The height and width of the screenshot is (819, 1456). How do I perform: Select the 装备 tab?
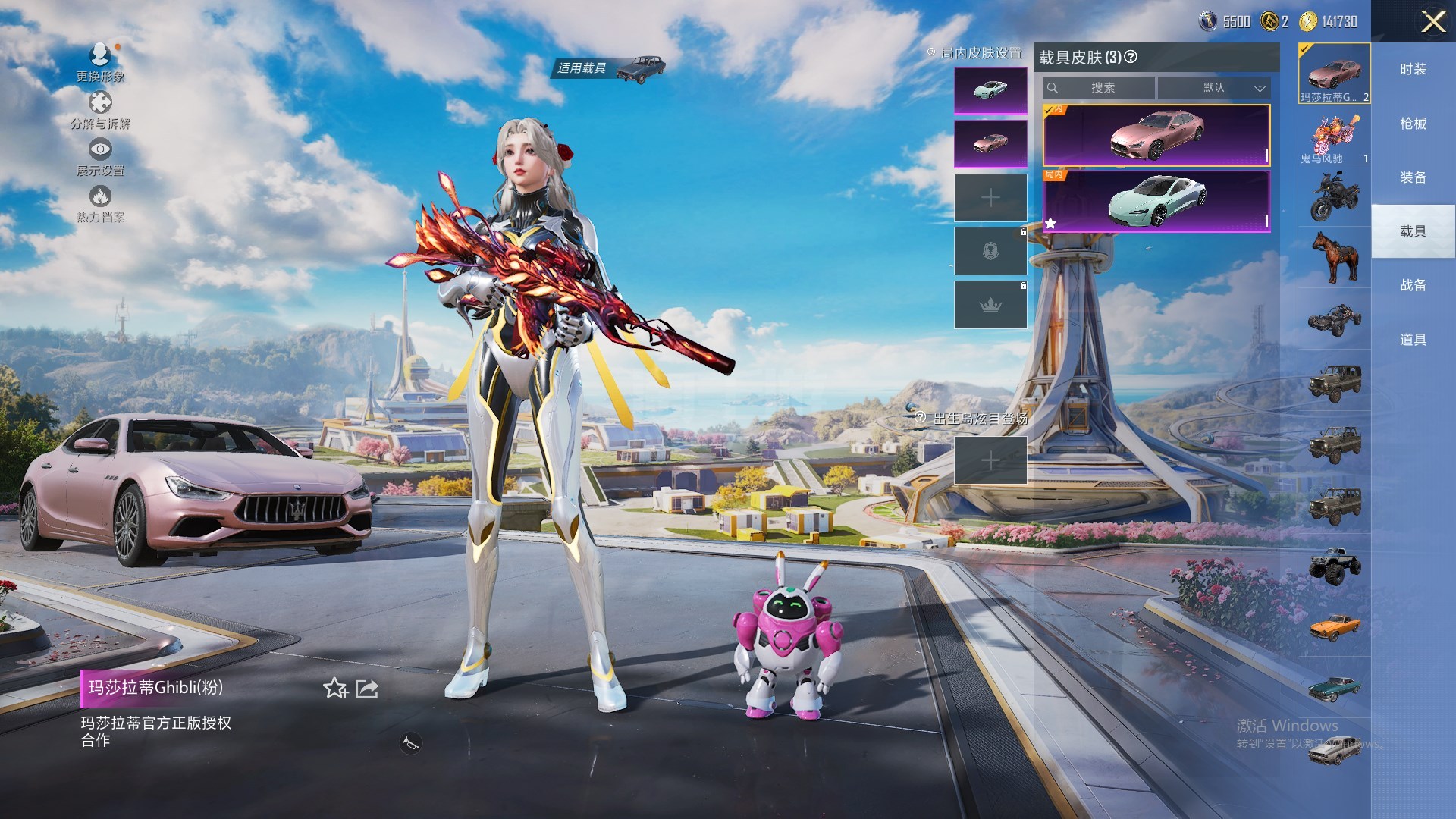(1413, 177)
